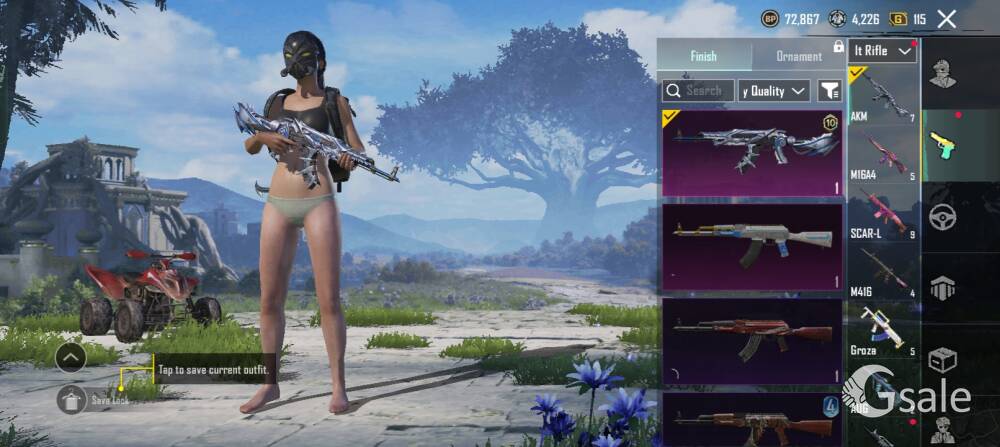The height and width of the screenshot is (447, 1000).
Task: Expand the up-arrow button above Save Look
Action: (x=71, y=357)
